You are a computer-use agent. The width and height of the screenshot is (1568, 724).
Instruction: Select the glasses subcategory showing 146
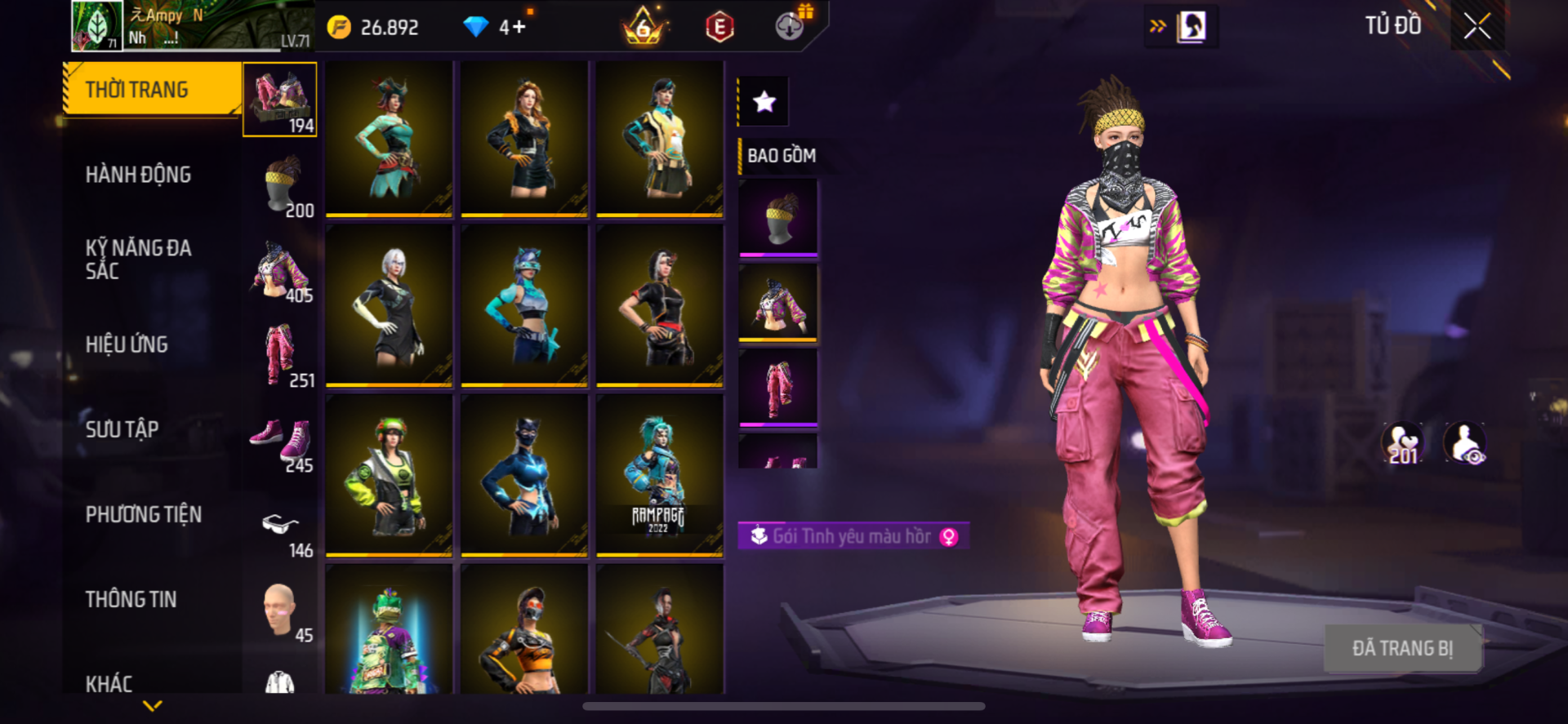click(x=280, y=526)
